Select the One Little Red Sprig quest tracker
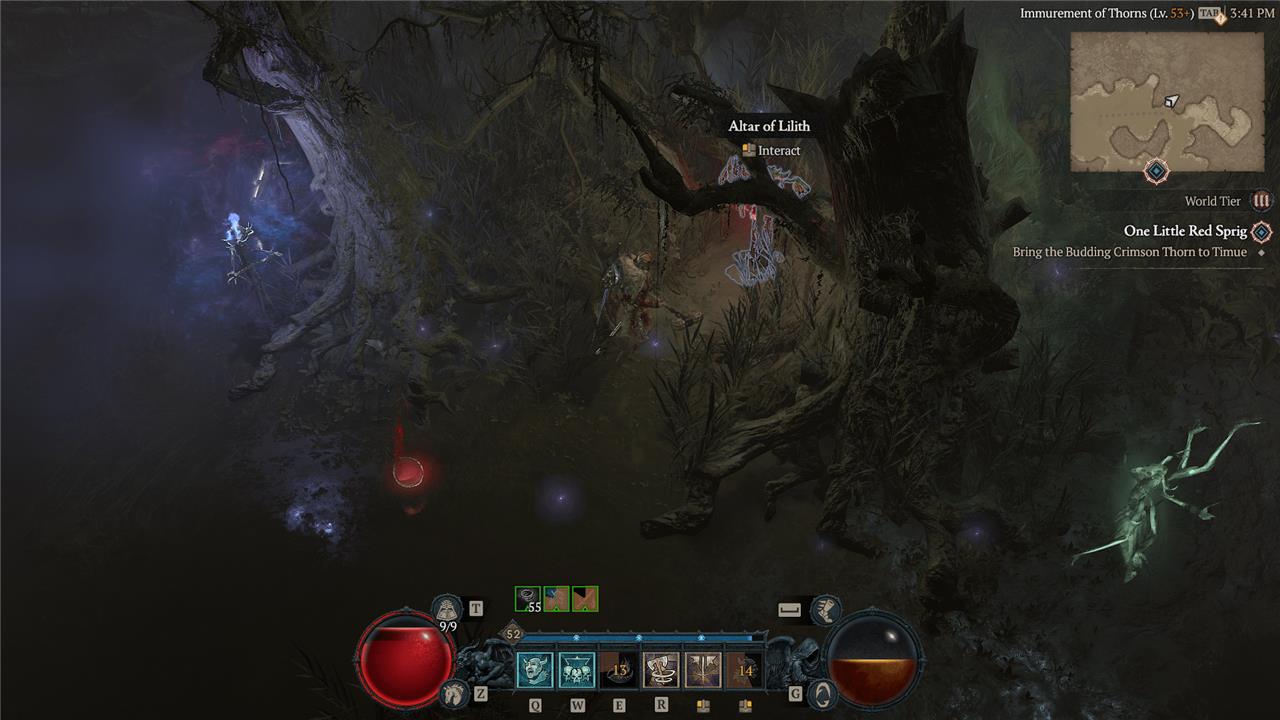 click(x=1185, y=231)
